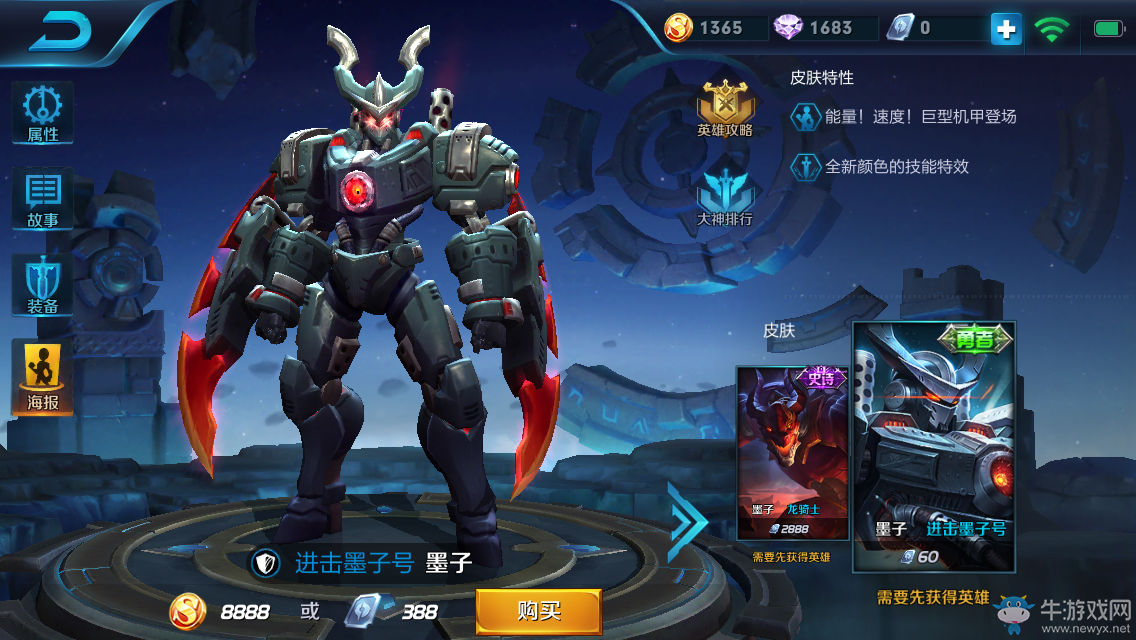This screenshot has width=1136, height=640.
Task: Open the 属性 attributes tab
Action: (43, 114)
